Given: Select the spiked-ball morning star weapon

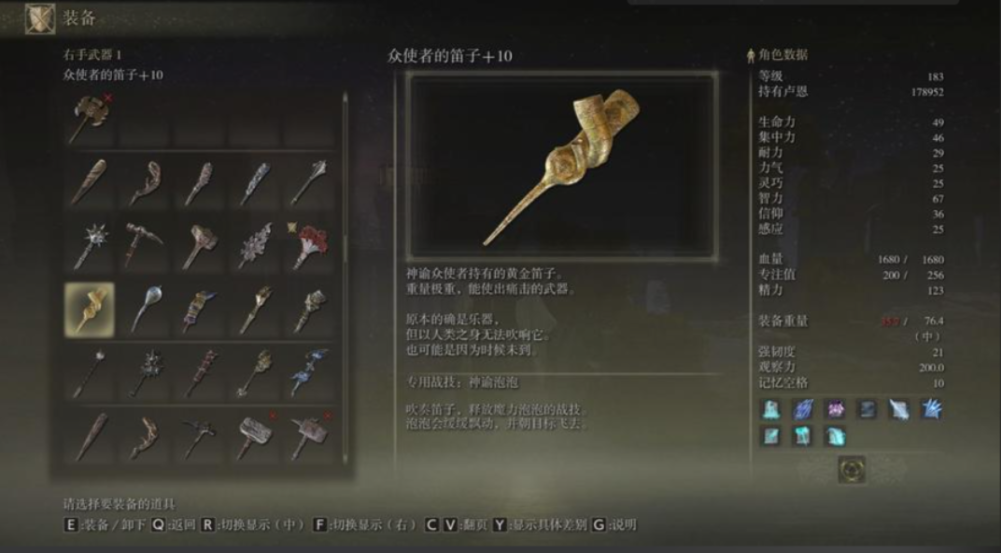Looking at the screenshot, I should coord(90,244).
